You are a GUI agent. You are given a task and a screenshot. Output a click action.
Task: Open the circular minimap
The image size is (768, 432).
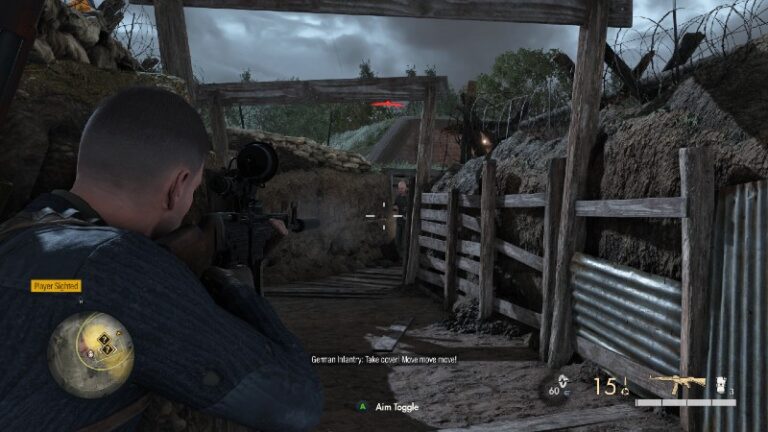pyautogui.click(x=90, y=354)
